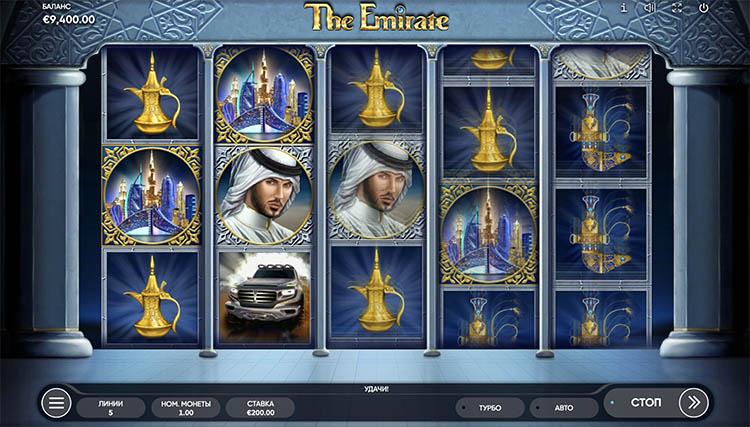Click the СТОП button
Viewport: 750px width, 427px height.
tap(645, 403)
